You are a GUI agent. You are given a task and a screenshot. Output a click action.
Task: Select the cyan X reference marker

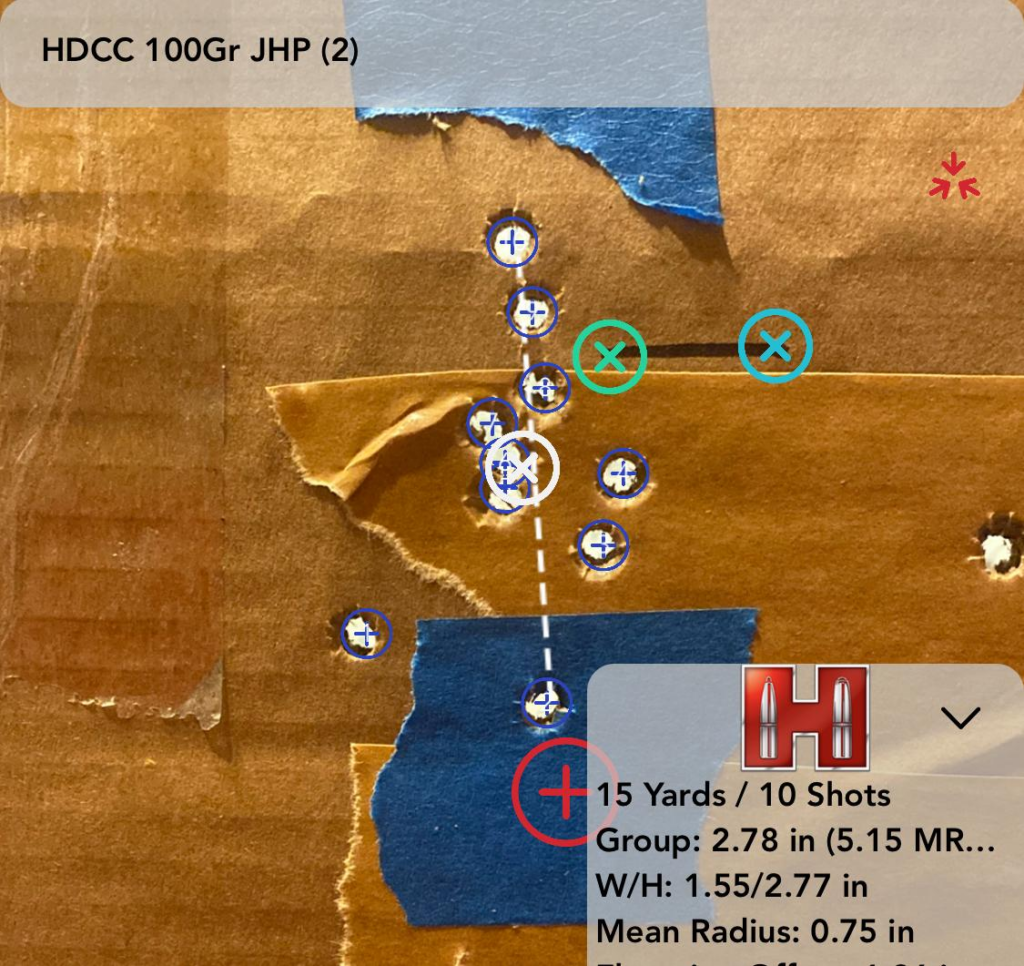[775, 346]
